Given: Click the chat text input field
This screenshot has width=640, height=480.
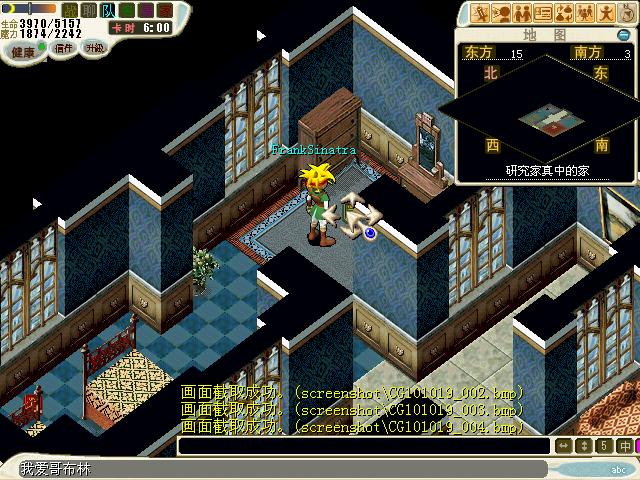Looking at the screenshot, I should pyautogui.click(x=280, y=468).
